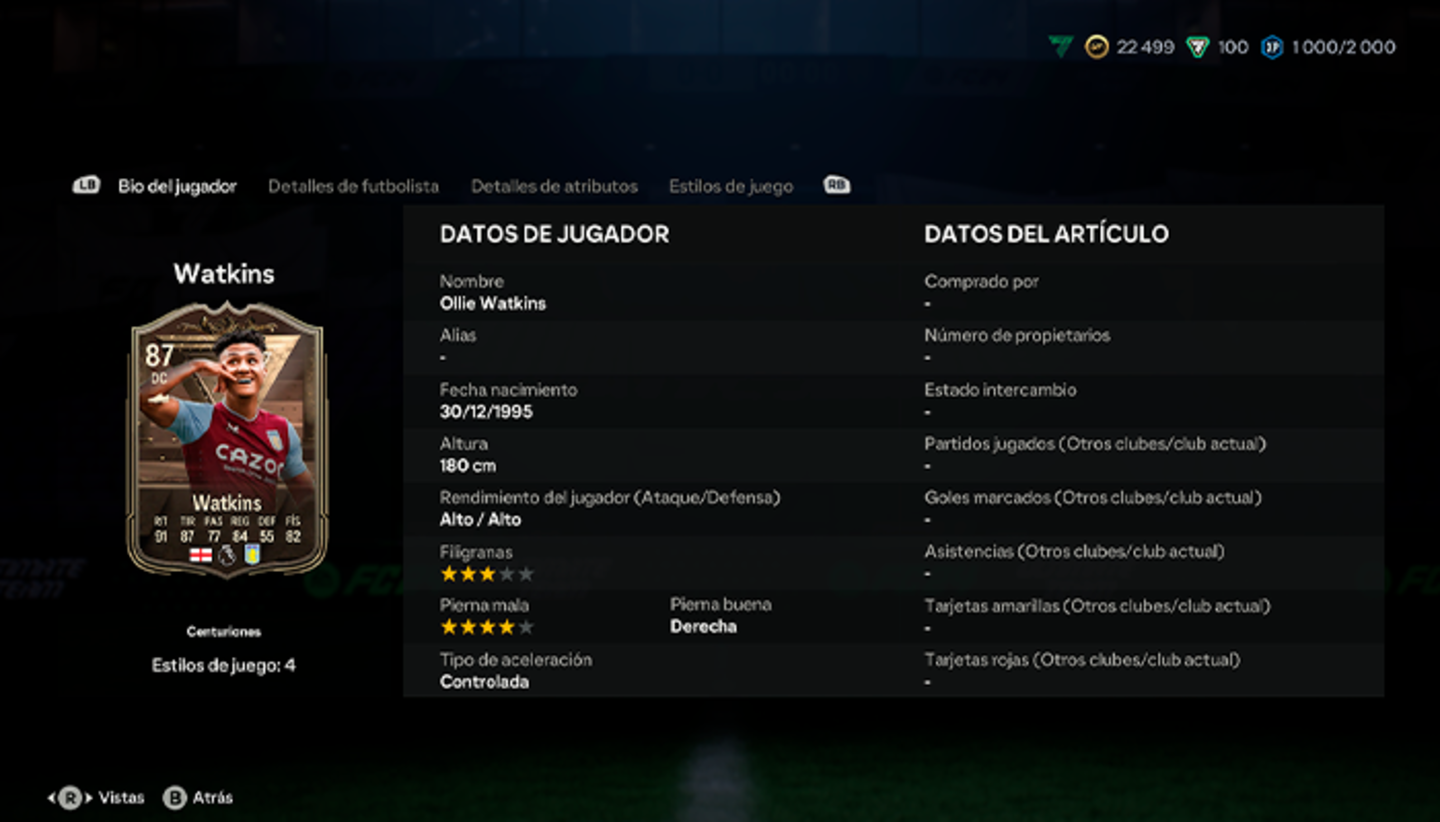
Task: Click the season progress 1000/2000 icon
Action: tap(1273, 46)
